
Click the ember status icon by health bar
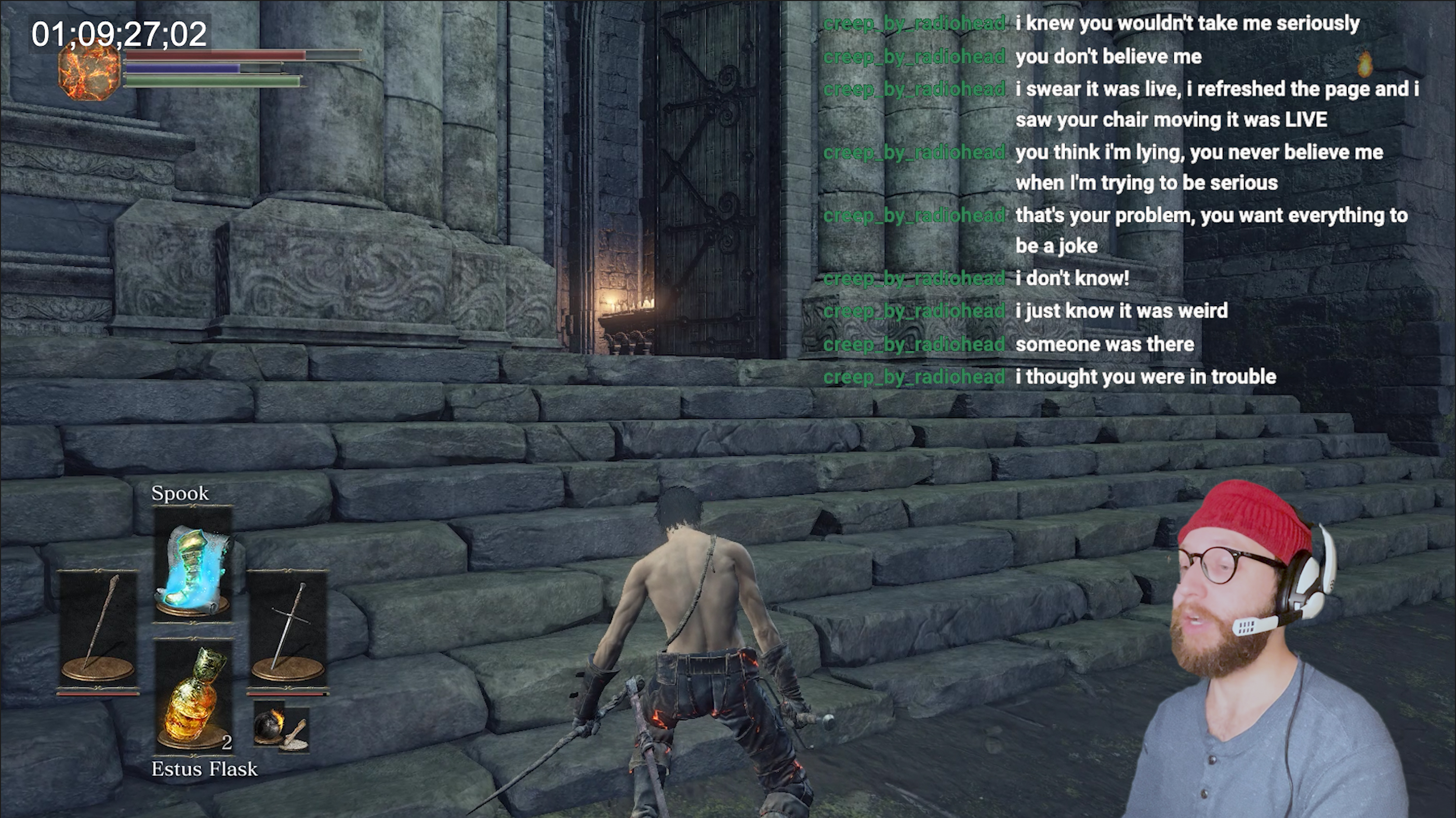pos(89,72)
